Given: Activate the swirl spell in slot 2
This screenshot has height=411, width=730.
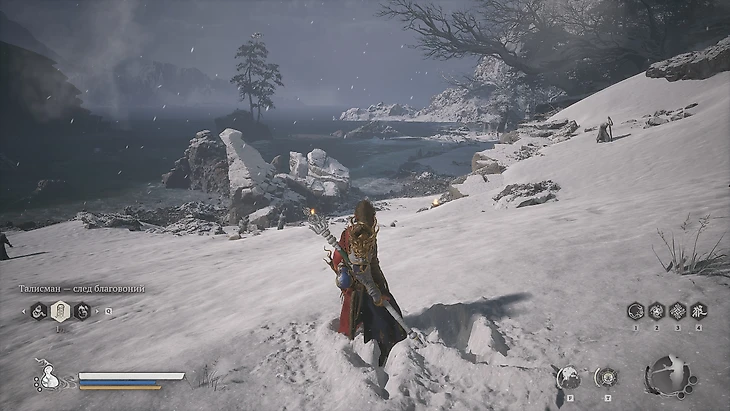Looking at the screenshot, I should click(656, 311).
